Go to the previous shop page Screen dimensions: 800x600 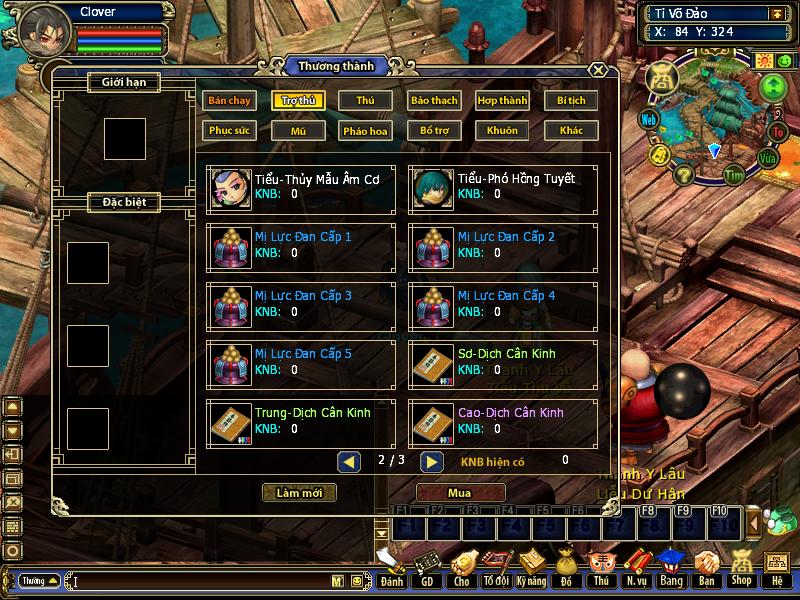coord(349,462)
